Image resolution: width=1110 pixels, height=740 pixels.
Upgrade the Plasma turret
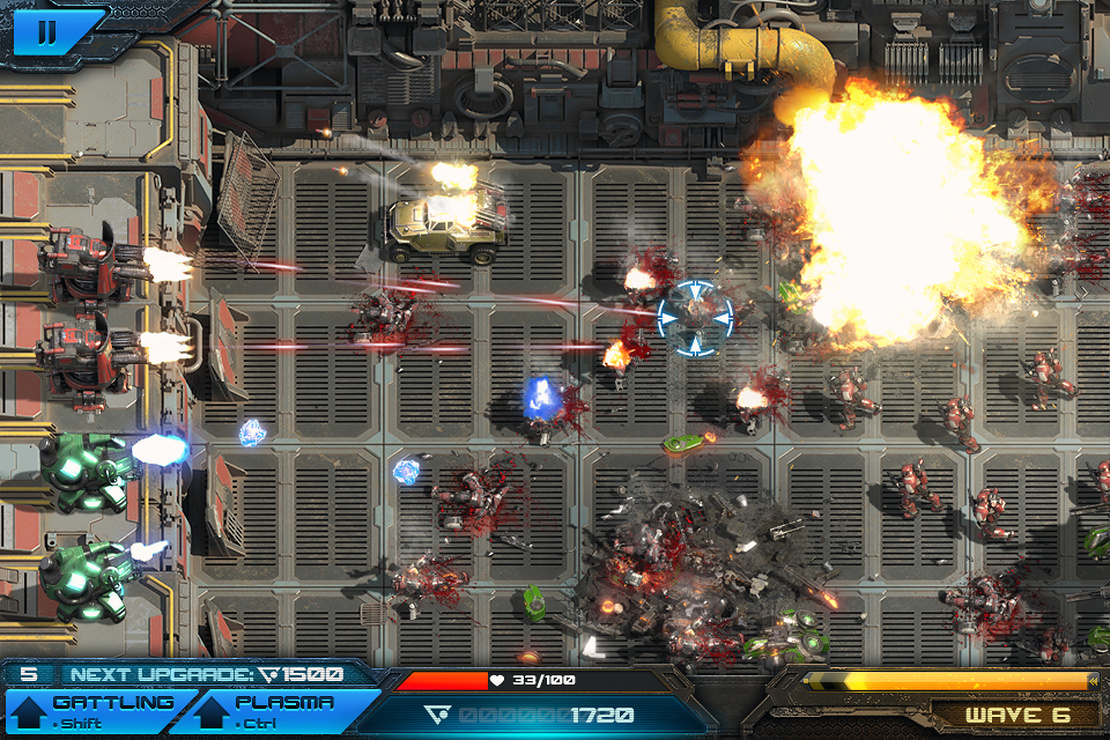point(272,710)
